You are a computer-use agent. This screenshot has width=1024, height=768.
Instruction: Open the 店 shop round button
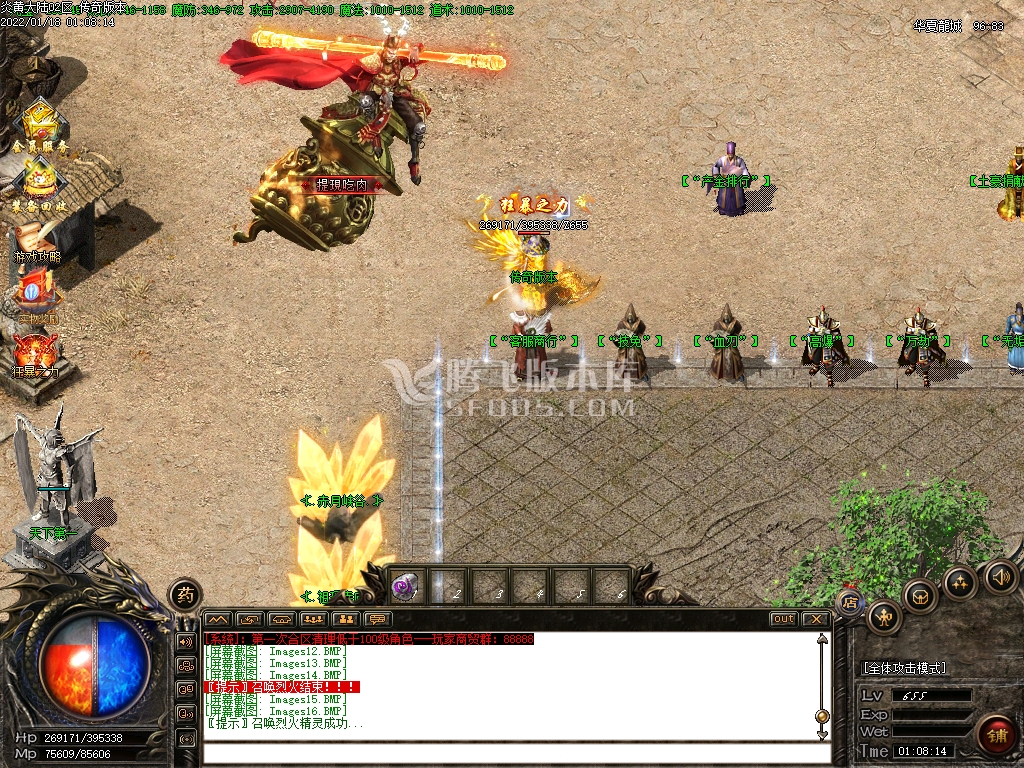coord(849,602)
